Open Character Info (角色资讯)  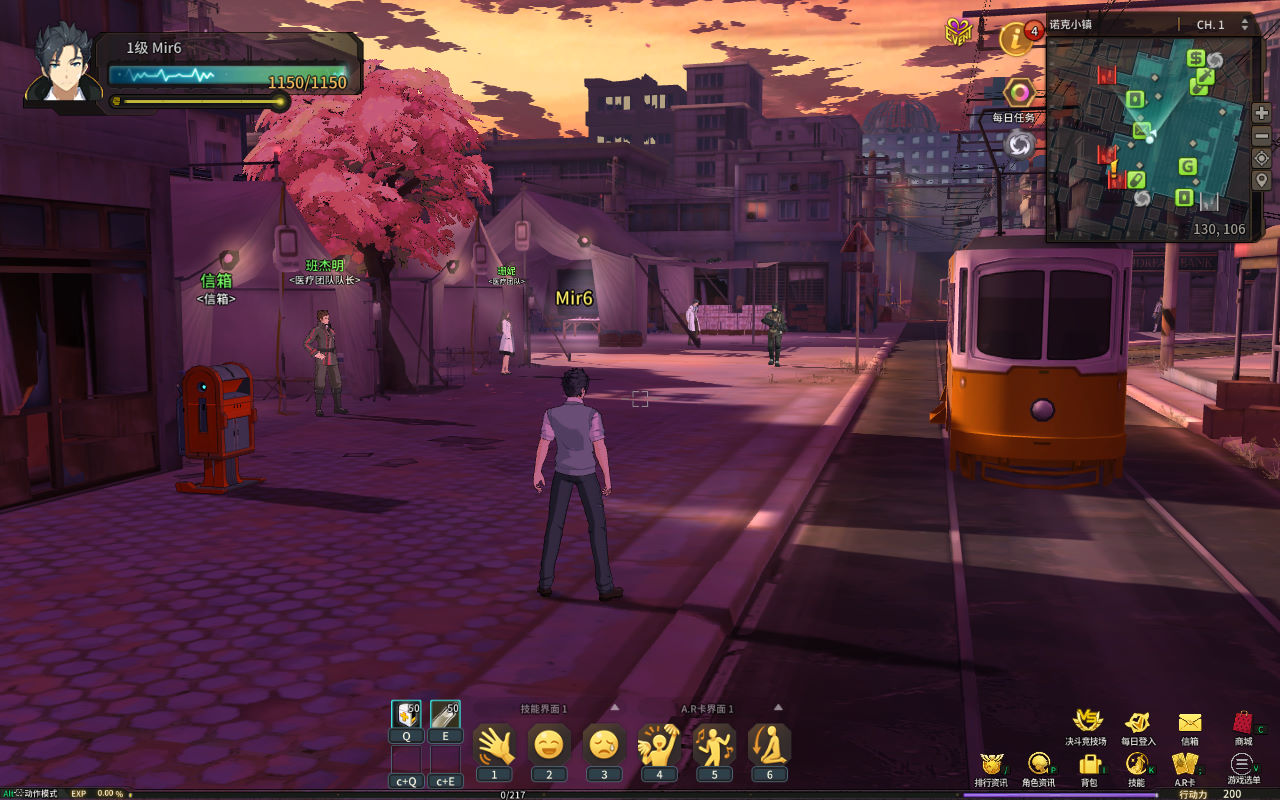(x=1038, y=764)
